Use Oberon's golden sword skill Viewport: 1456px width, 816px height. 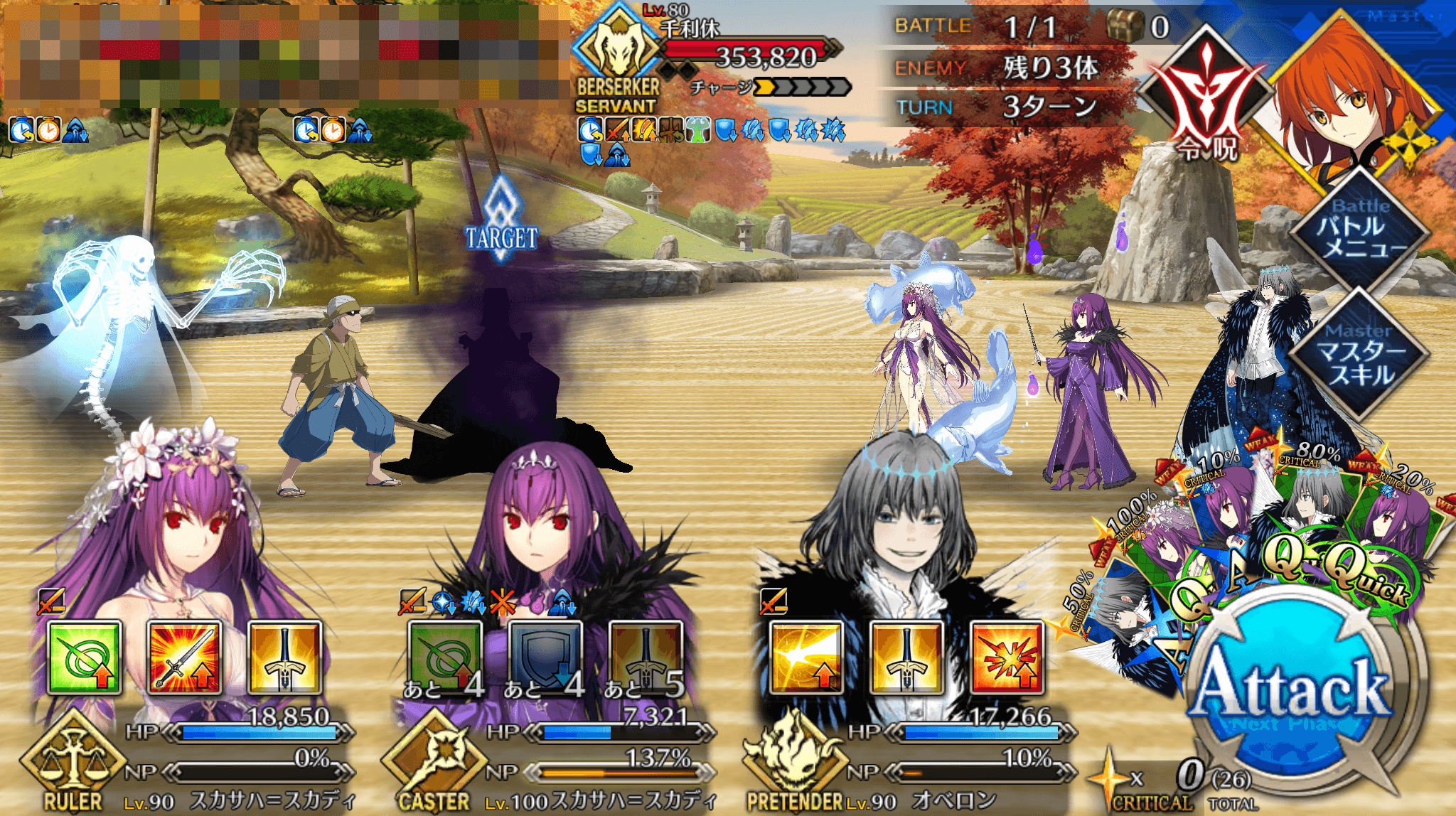point(906,657)
